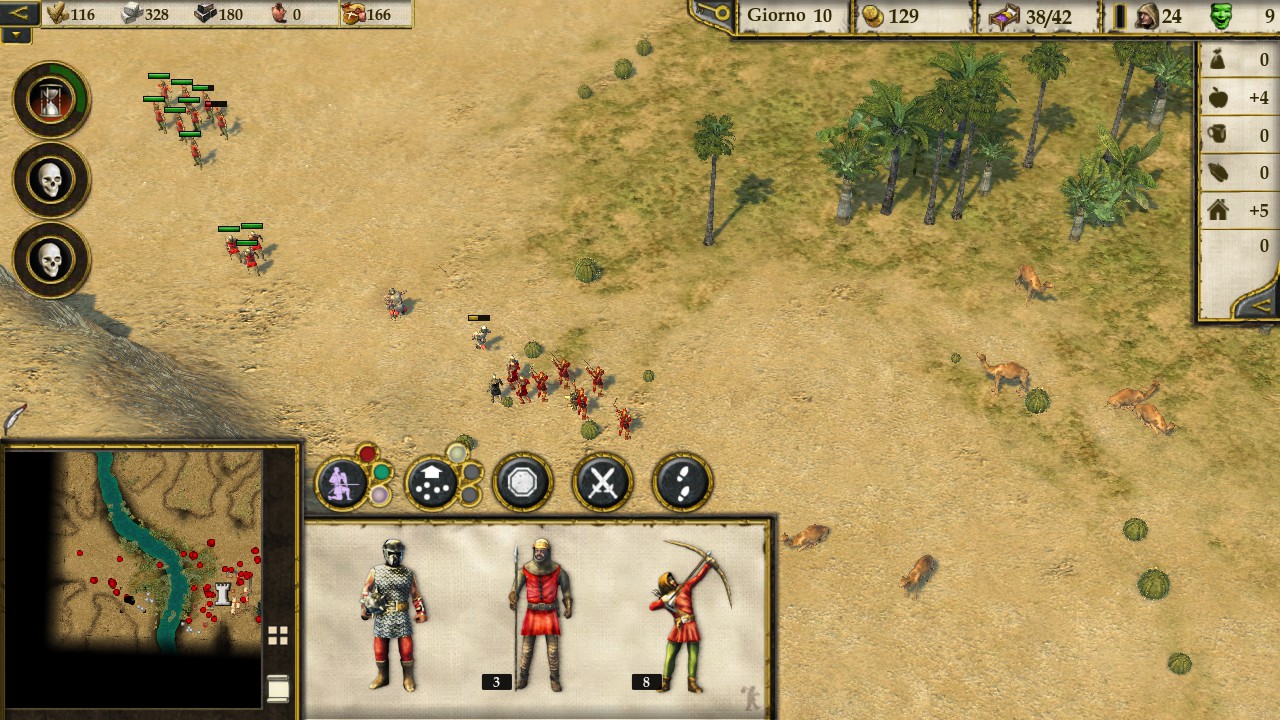Image resolution: width=1280 pixels, height=720 pixels.
Task: Click the back arrow button beside wood
Action: [x=19, y=13]
